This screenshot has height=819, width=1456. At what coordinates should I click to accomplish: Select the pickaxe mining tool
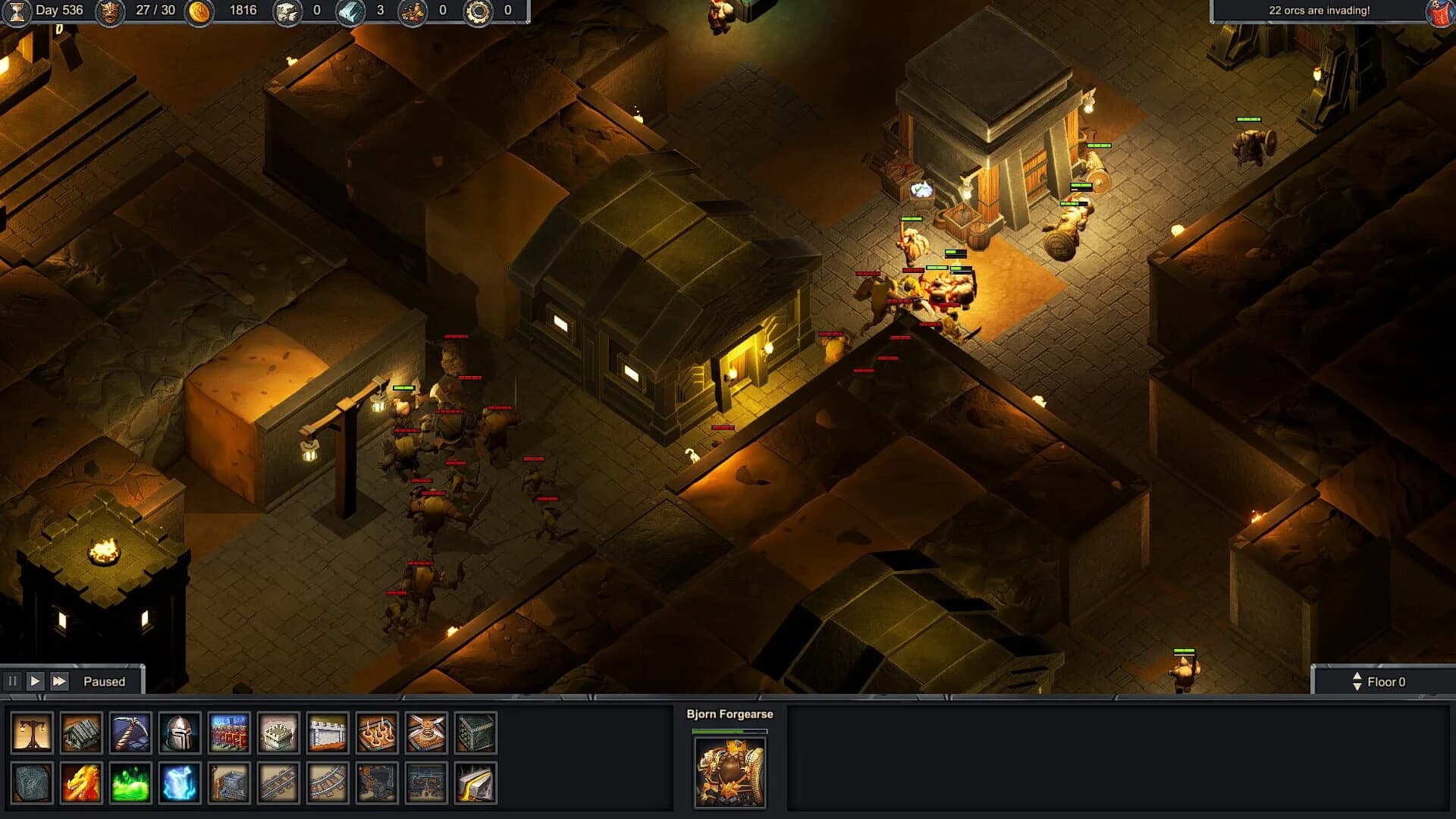pyautogui.click(x=129, y=732)
